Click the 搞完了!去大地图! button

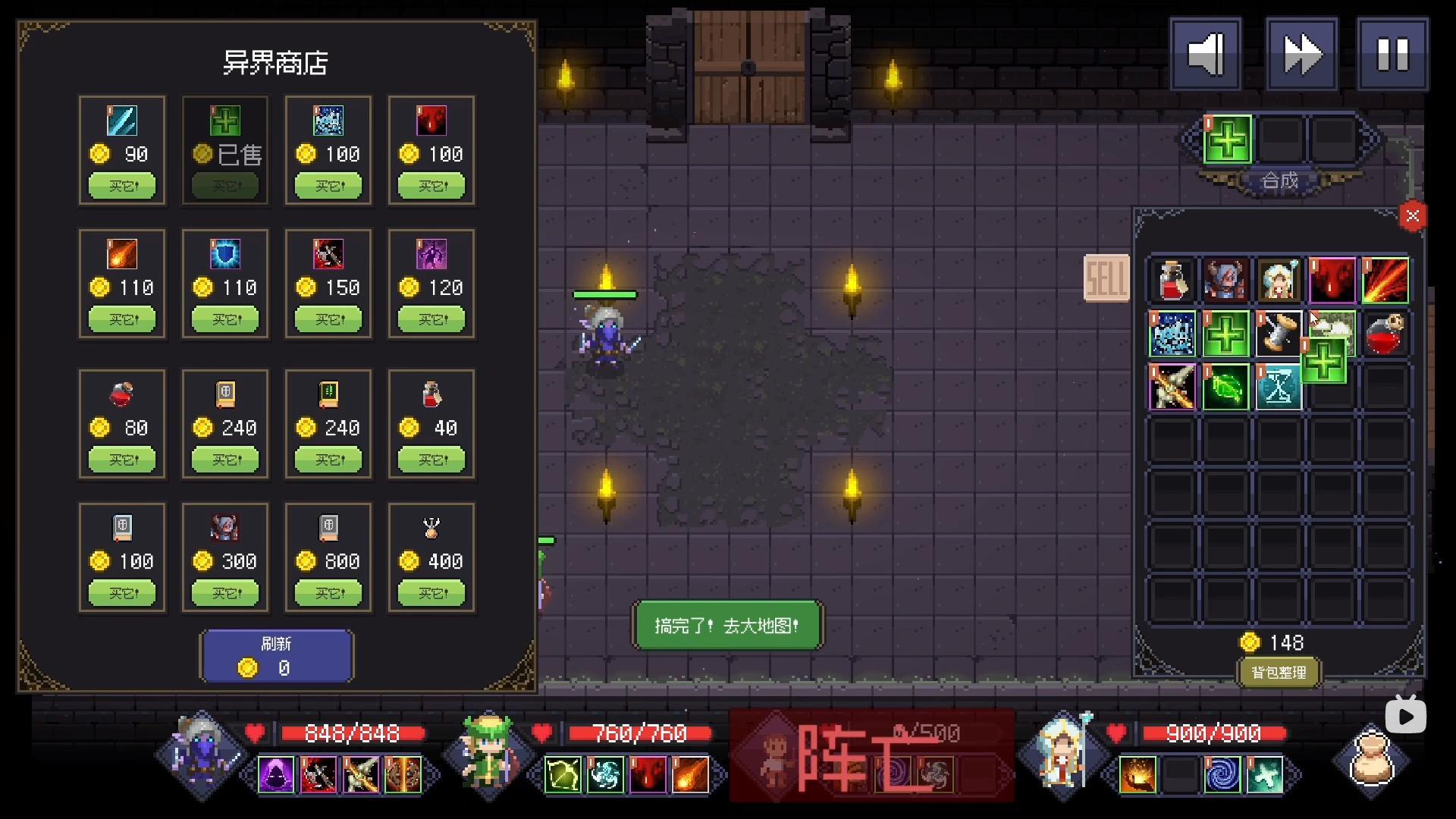(727, 626)
